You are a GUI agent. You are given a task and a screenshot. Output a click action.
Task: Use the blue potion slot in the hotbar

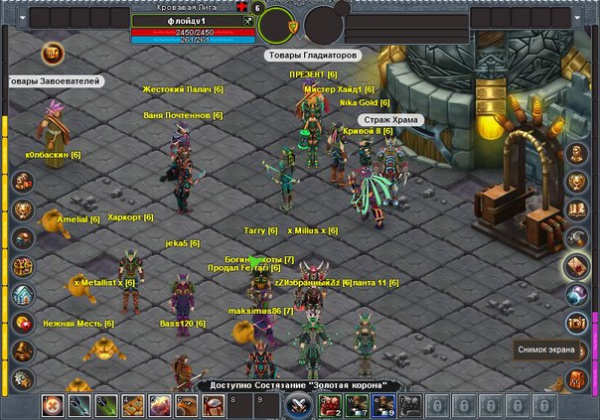click(x=383, y=405)
